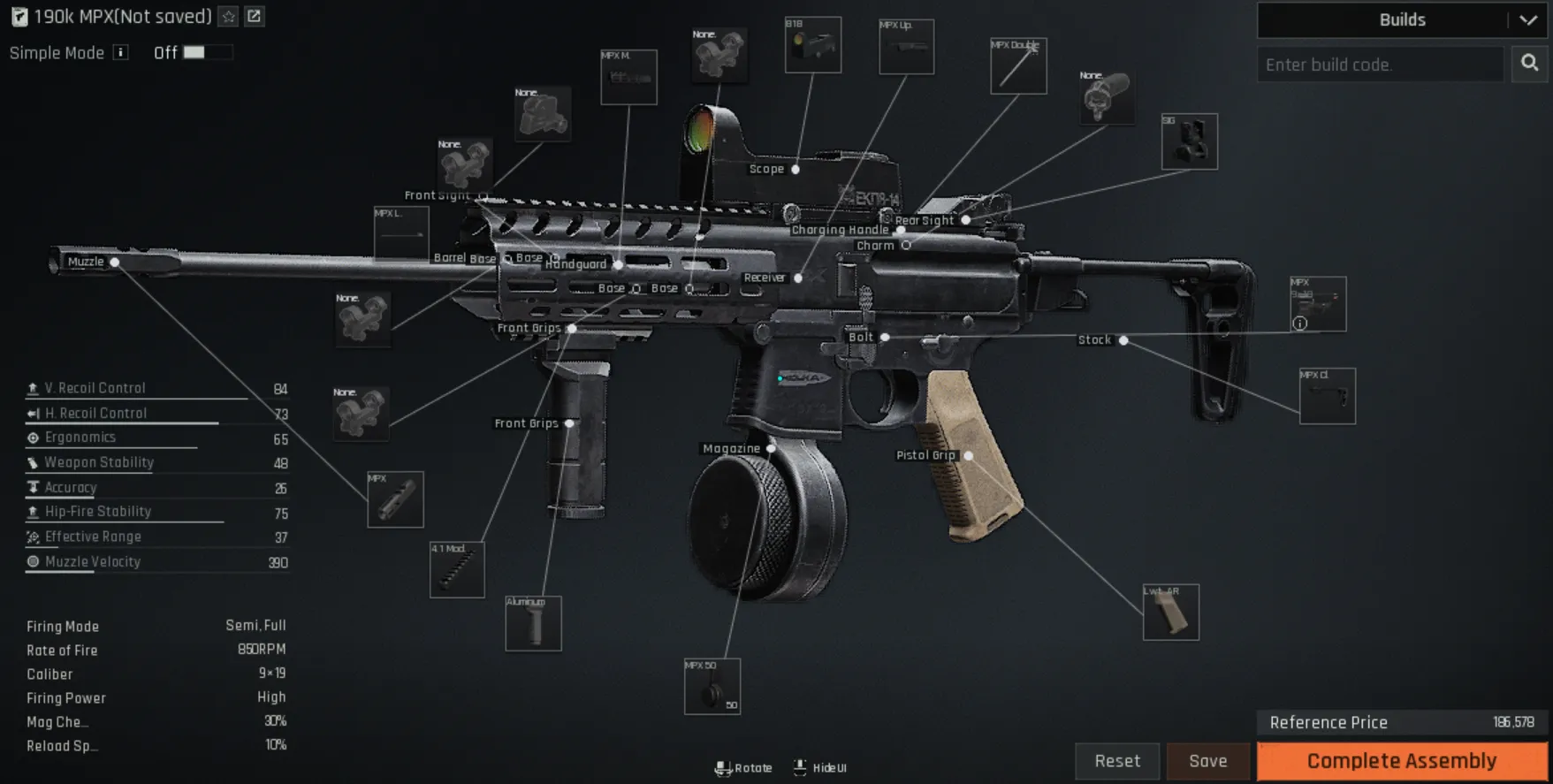Click the Charm slot label
Viewport: 1553px width, 784px height.
point(875,245)
